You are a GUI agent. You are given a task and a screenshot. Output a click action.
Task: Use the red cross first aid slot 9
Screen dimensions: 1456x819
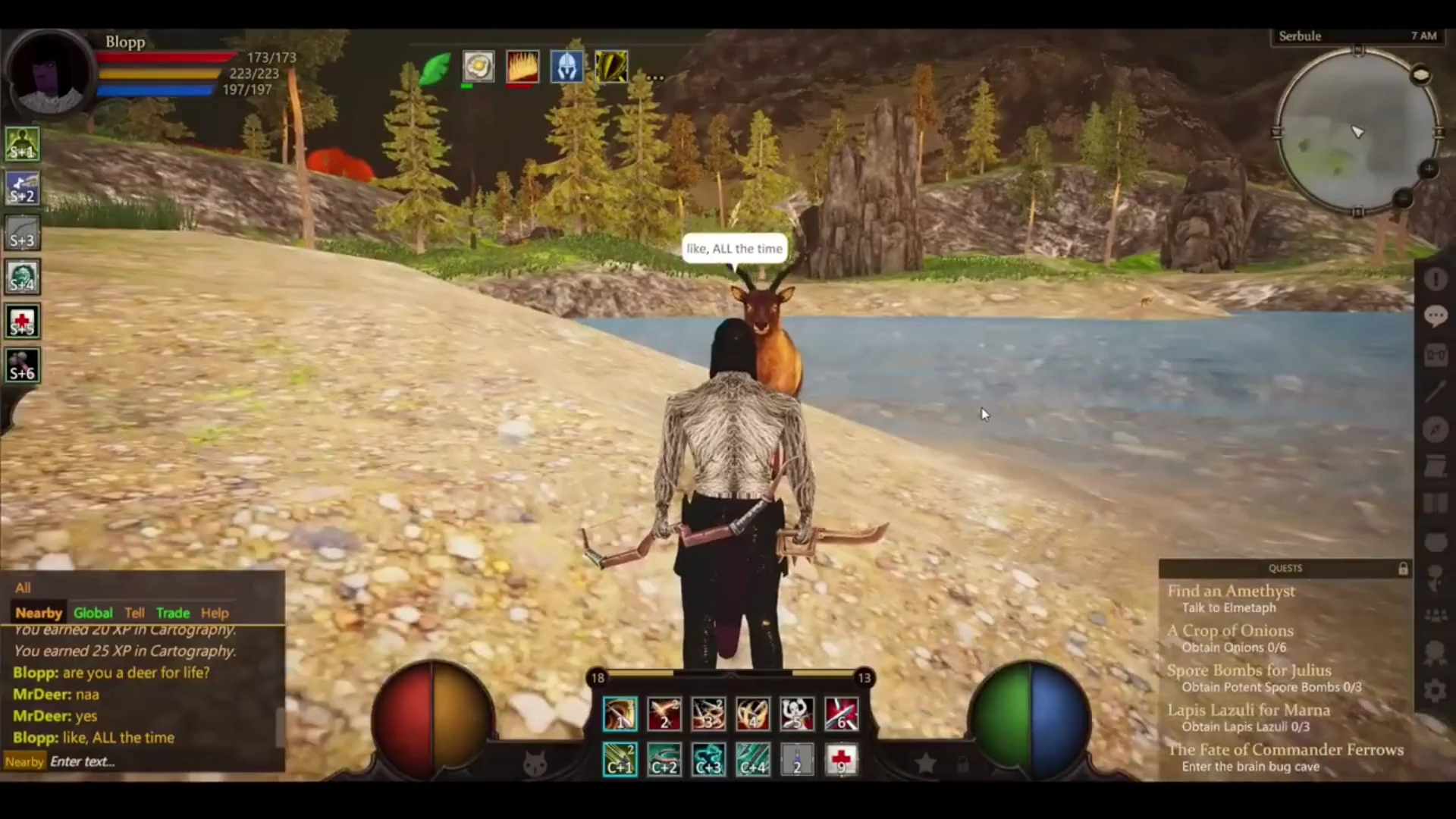tap(841, 759)
